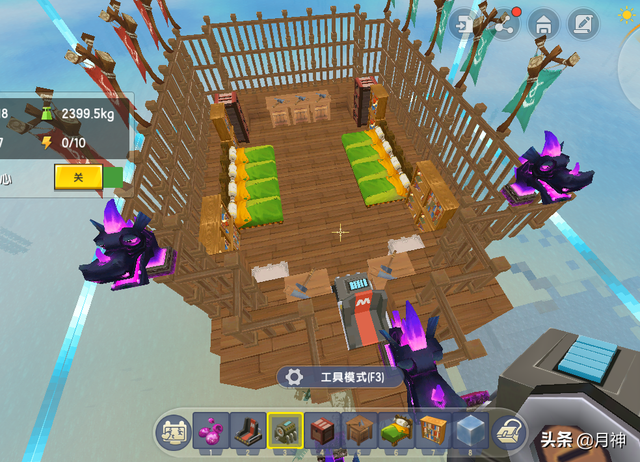The image size is (640, 462).
Task: Pick the wooden table hotbar slot
Action: [359, 430]
